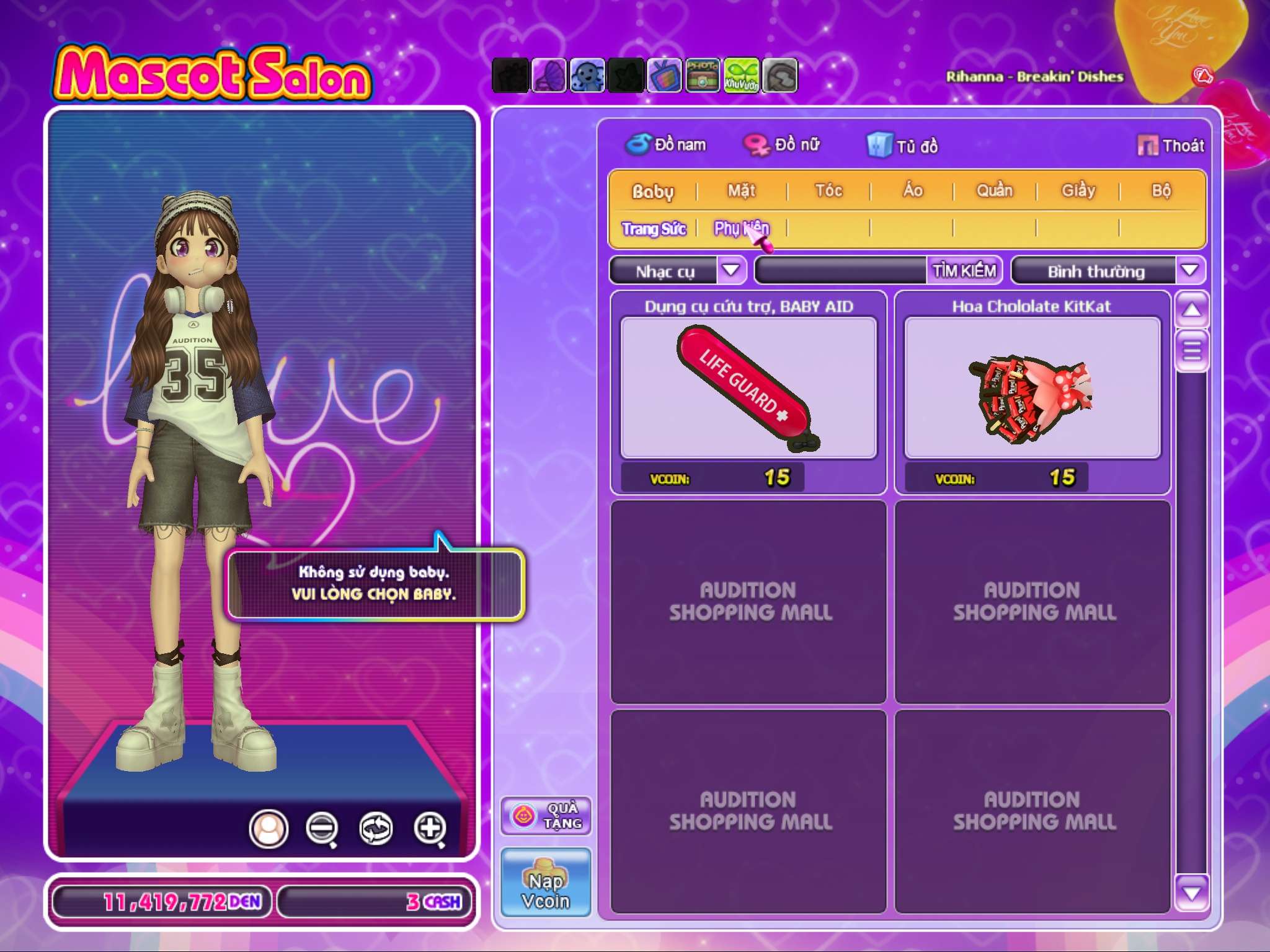Select the BABY AID life guard item
Image resolution: width=1270 pixels, height=952 pixels.
point(748,388)
